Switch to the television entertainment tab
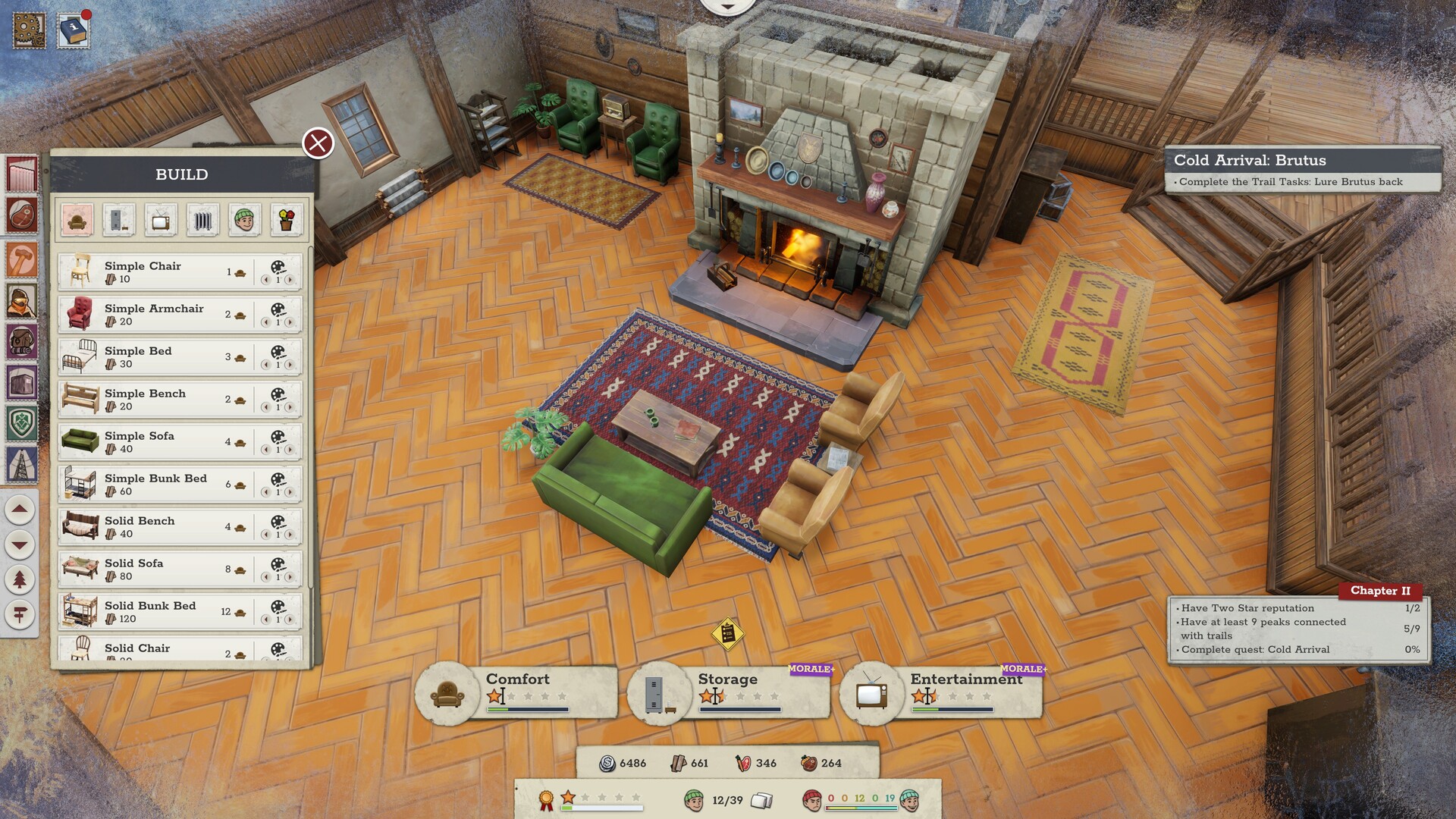This screenshot has height=819, width=1456. click(x=161, y=221)
